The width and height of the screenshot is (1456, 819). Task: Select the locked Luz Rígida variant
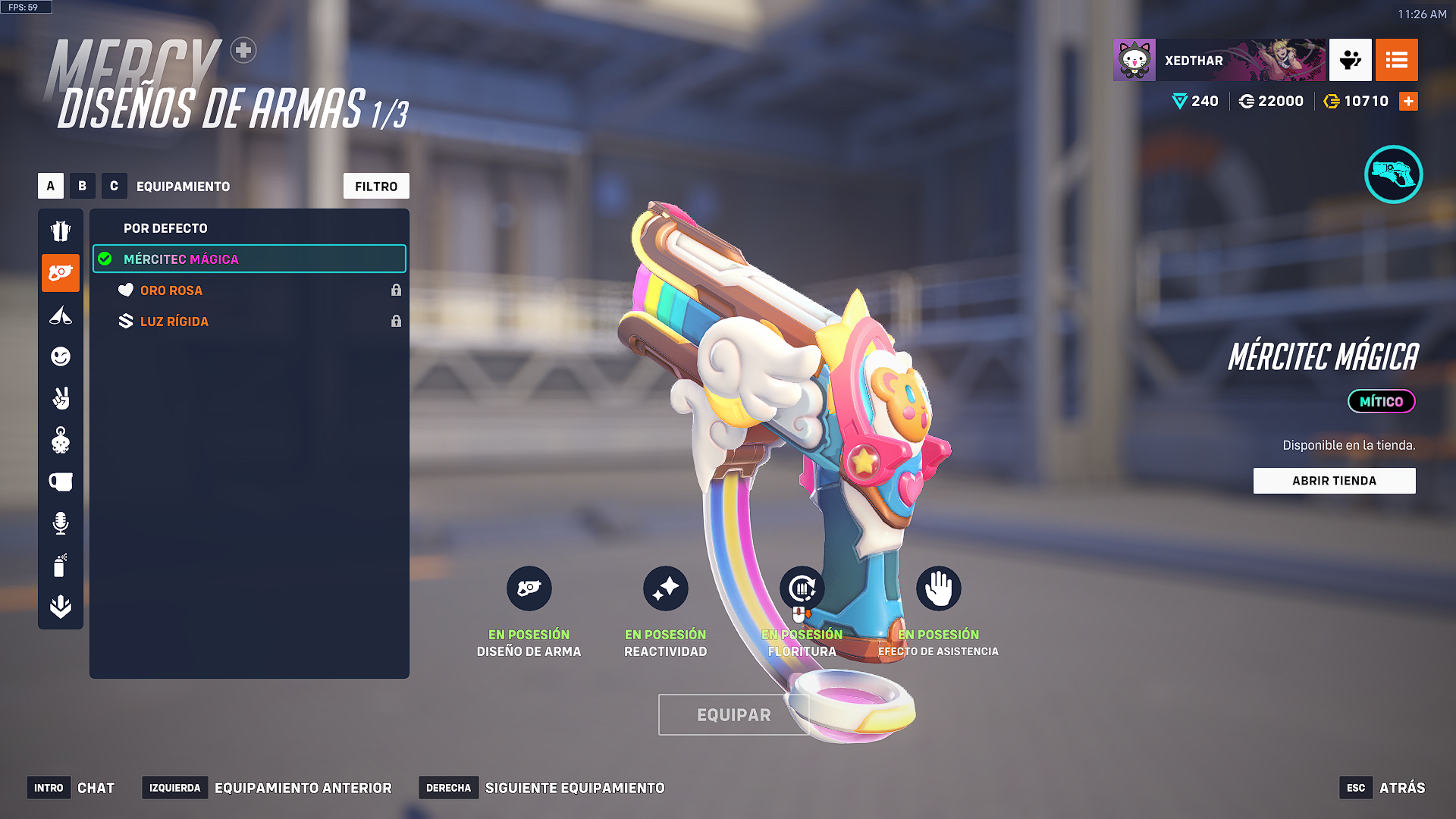(174, 322)
